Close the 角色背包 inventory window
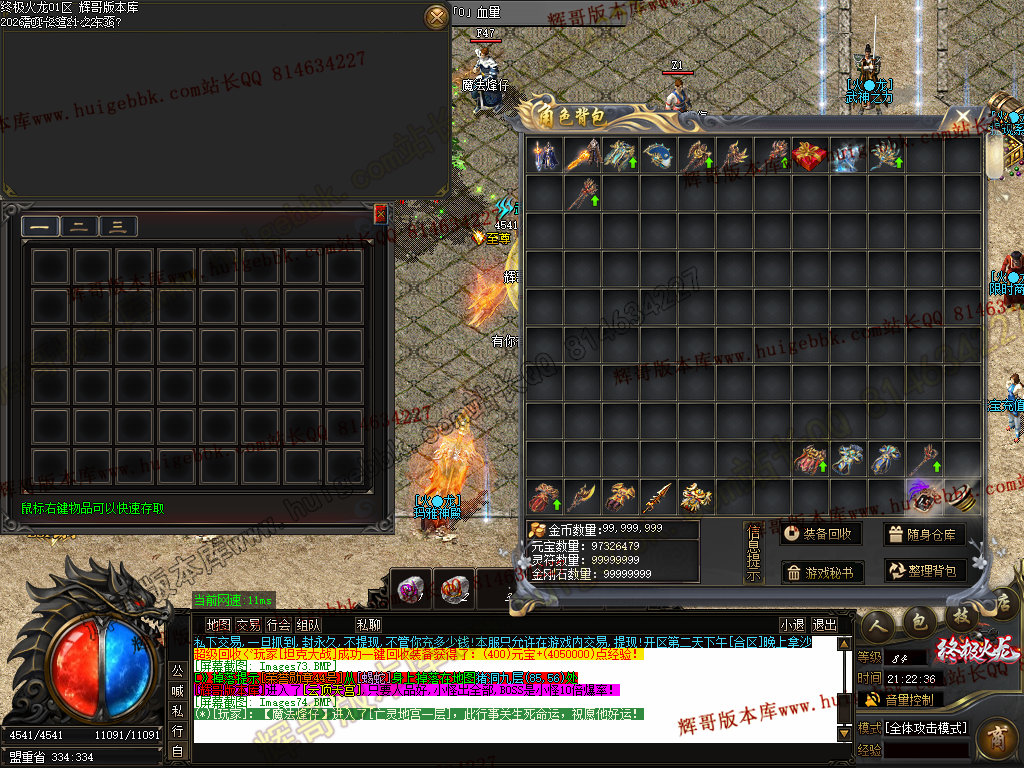 coord(963,115)
